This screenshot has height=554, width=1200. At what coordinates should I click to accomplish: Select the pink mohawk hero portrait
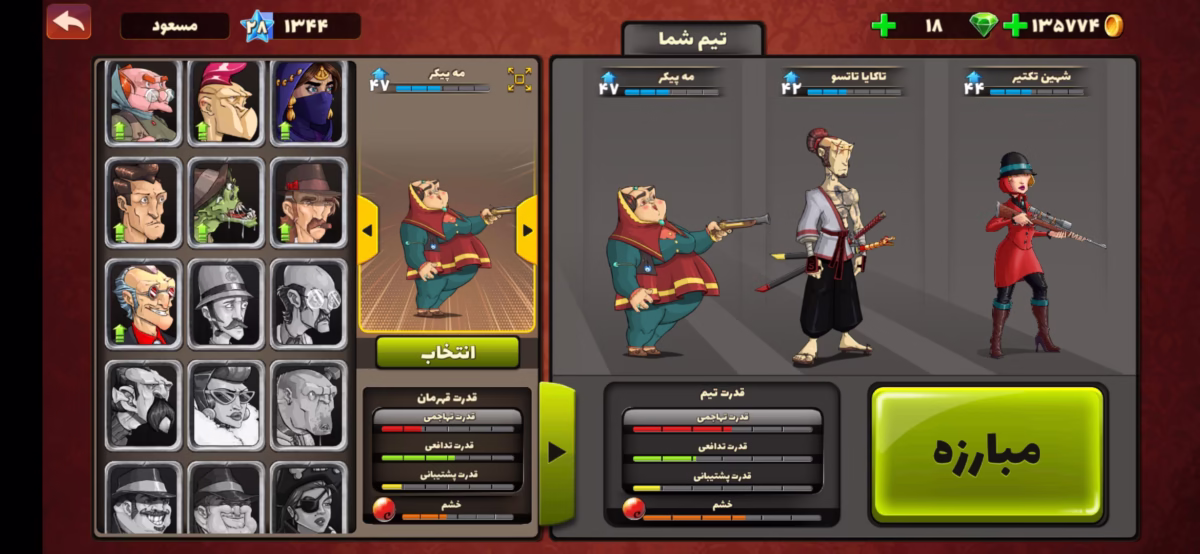click(226, 102)
